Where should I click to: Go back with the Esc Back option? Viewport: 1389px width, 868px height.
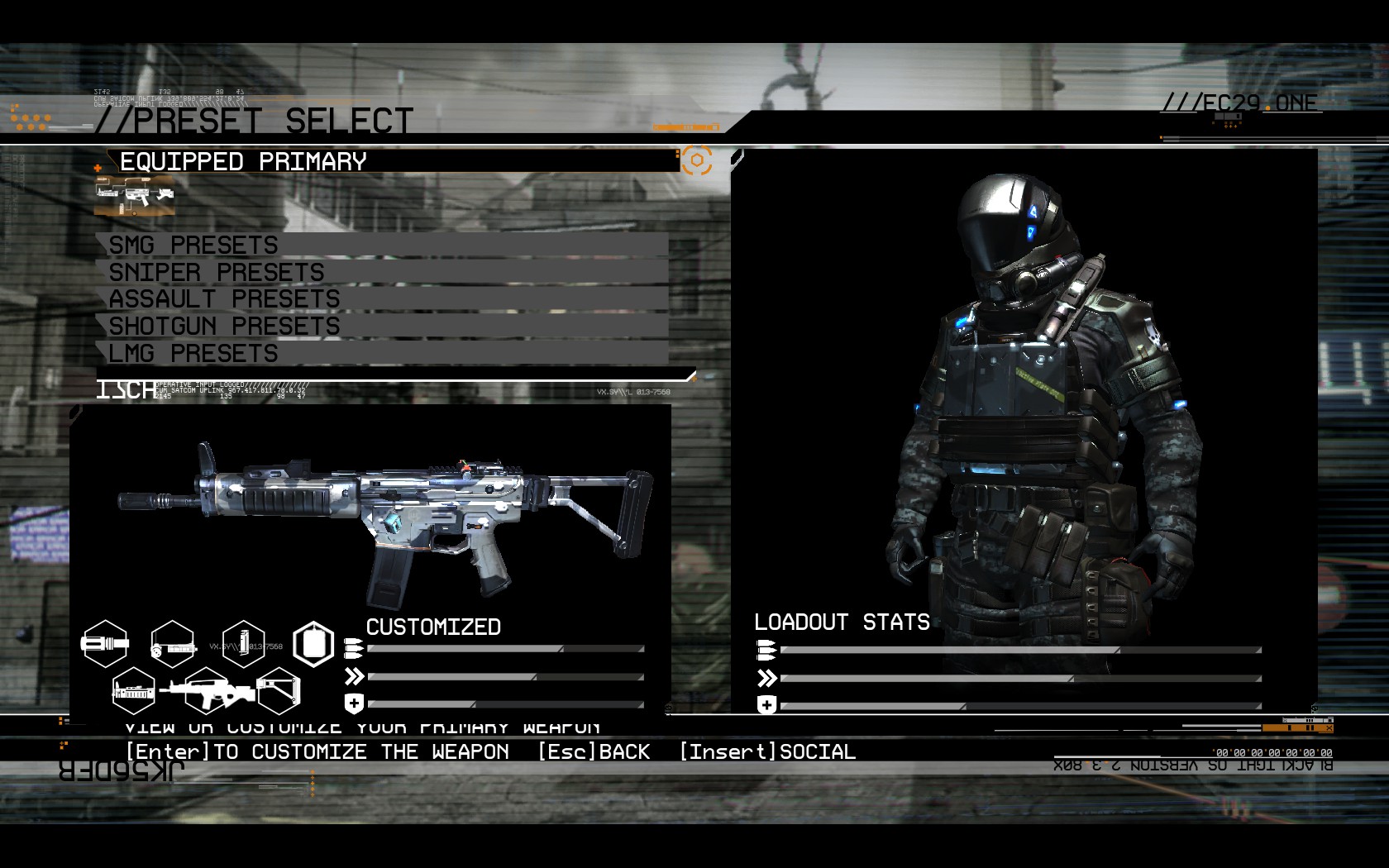[x=594, y=751]
